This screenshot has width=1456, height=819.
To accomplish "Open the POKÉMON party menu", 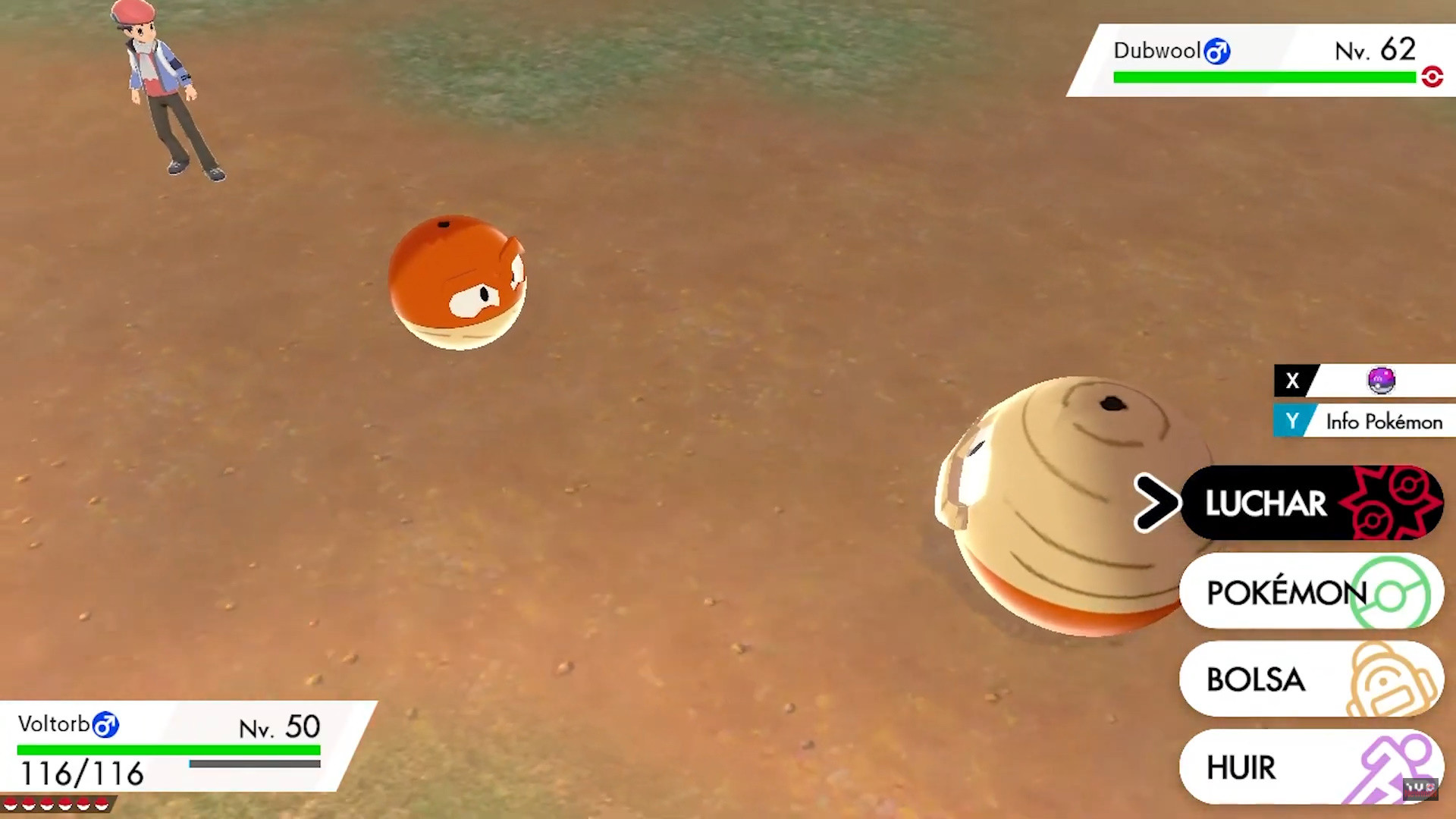I will (1288, 593).
